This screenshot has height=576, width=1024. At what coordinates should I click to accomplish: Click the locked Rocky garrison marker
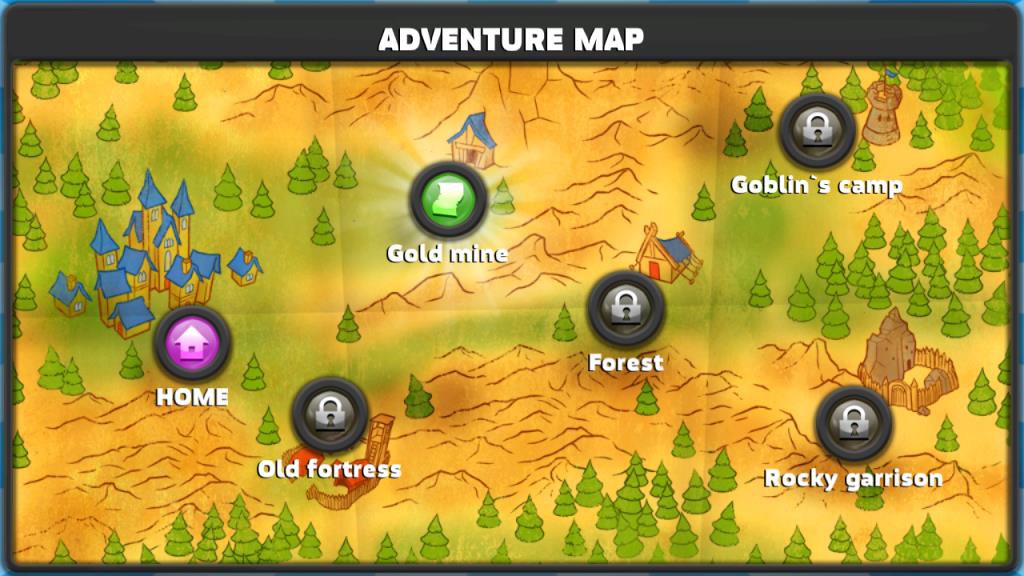coord(853,422)
